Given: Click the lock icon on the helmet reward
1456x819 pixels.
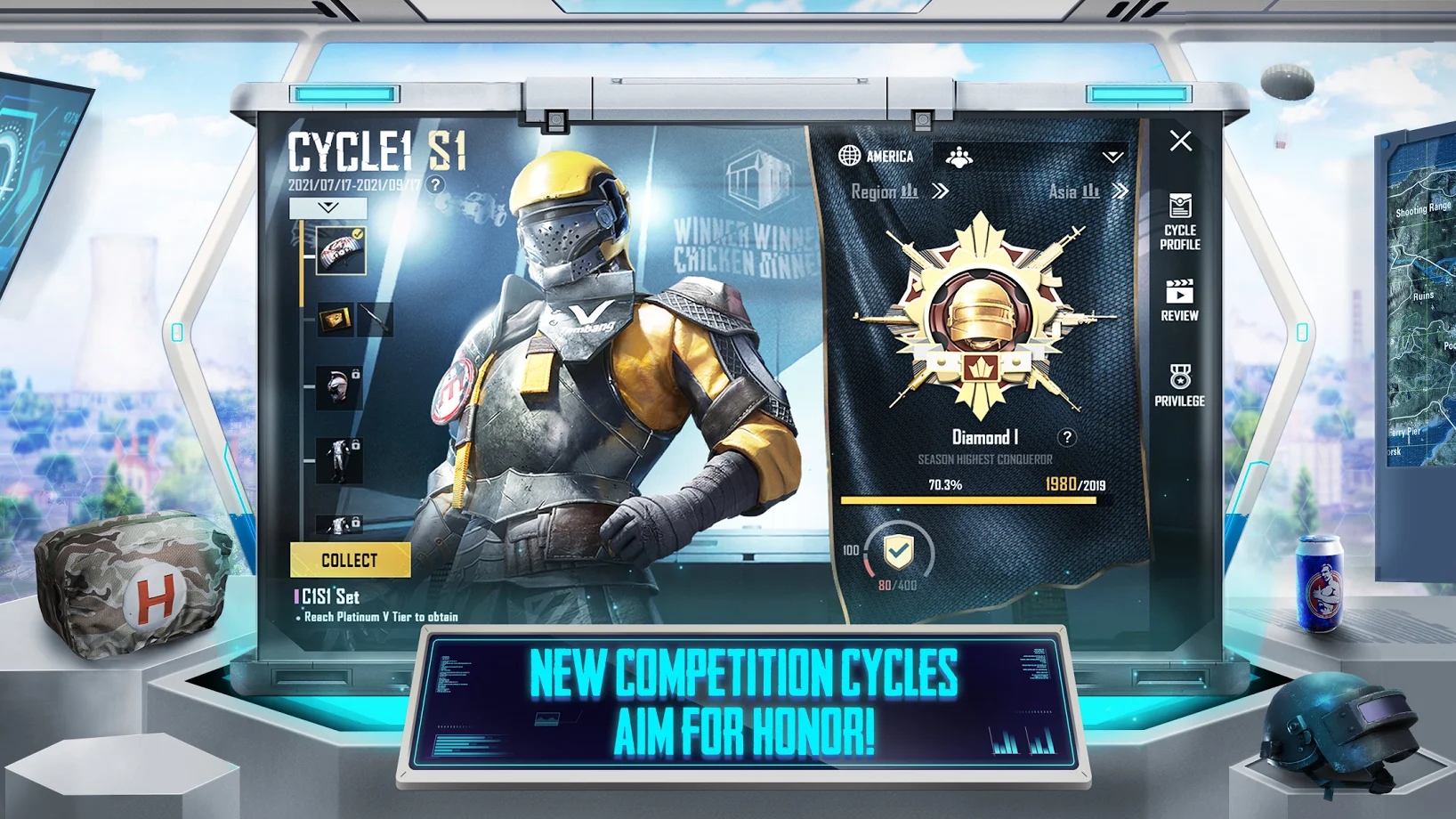Looking at the screenshot, I should click(x=356, y=375).
